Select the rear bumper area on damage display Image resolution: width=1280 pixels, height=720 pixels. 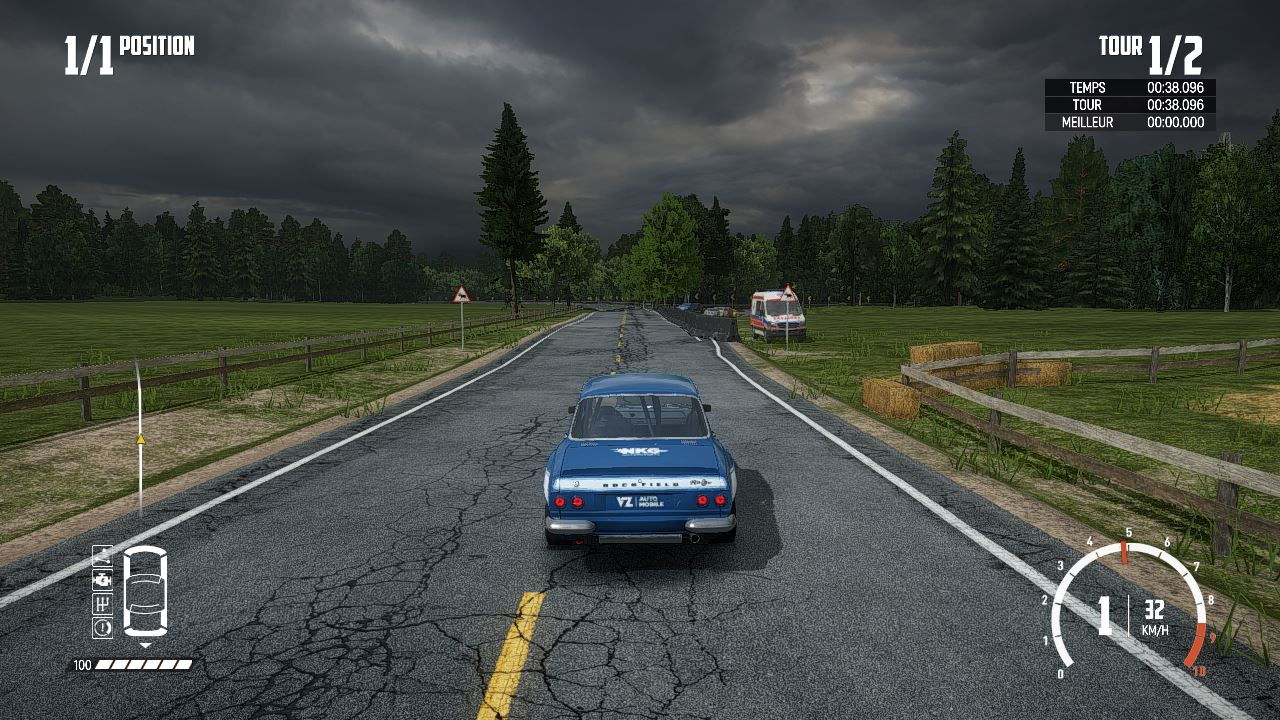(145, 631)
